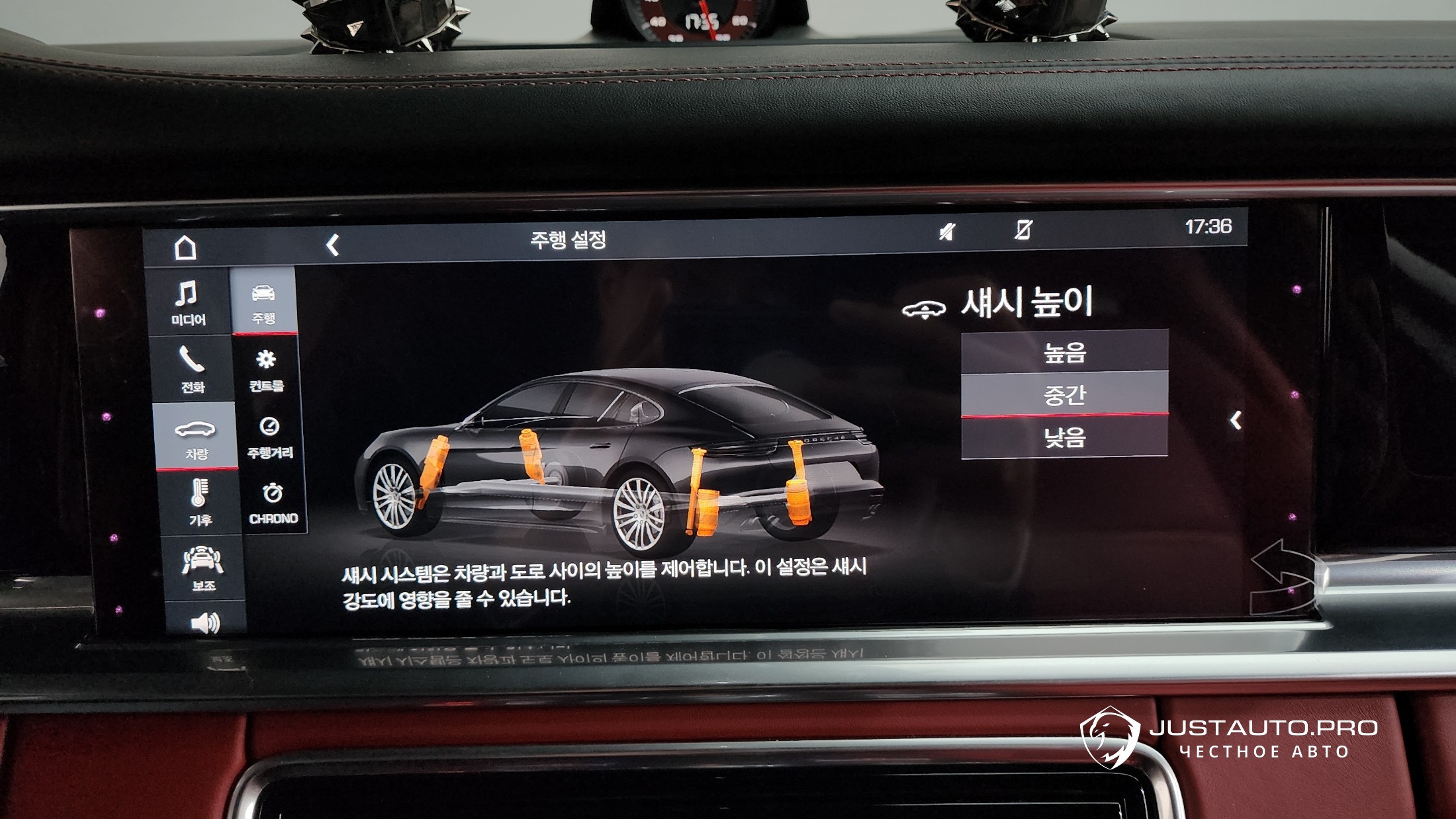Screen dimensions: 1456x819
Task: Tap the phone disconnected status icon
Action: (x=1023, y=230)
